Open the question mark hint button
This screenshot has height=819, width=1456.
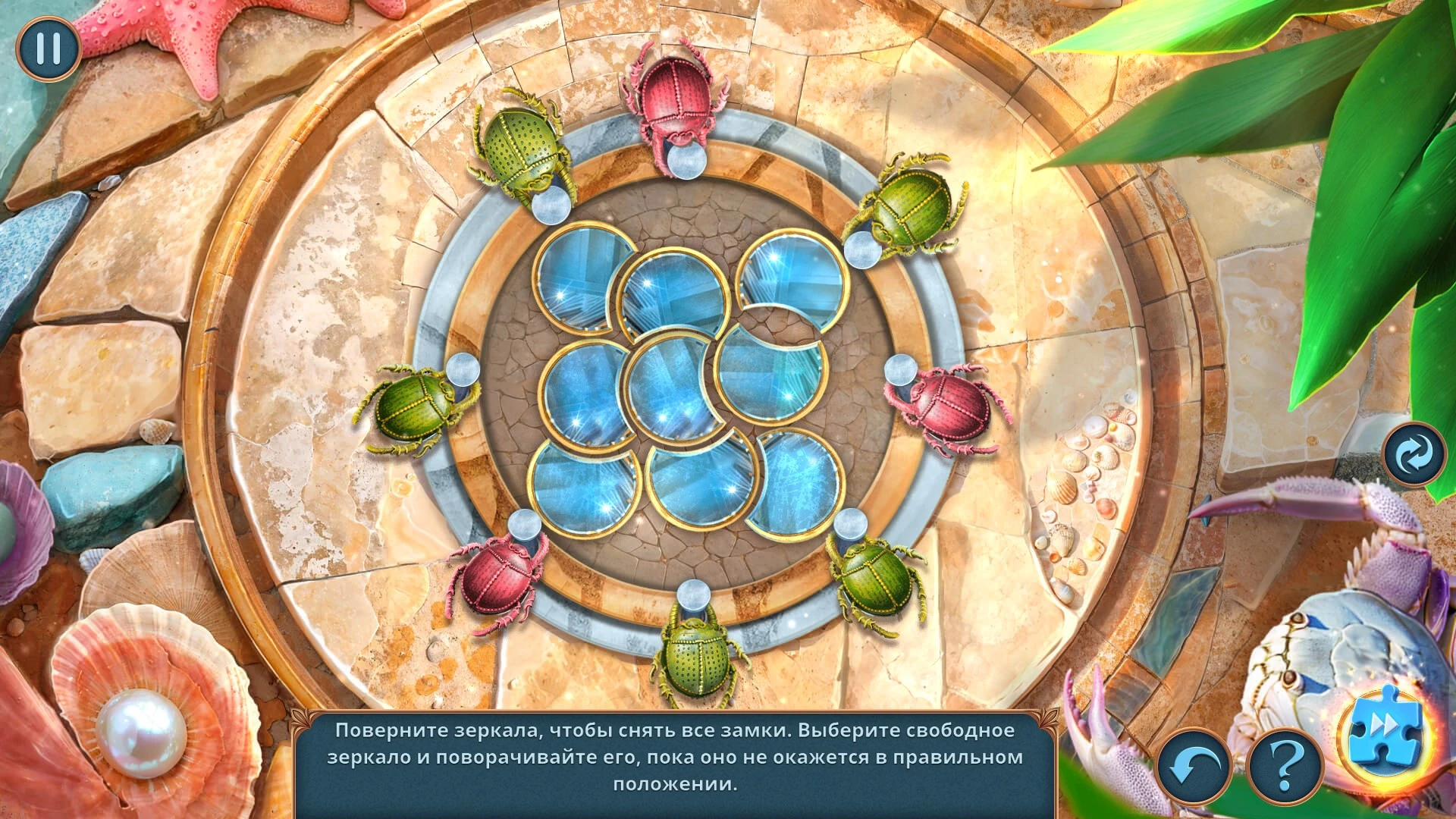pyautogui.click(x=1285, y=768)
